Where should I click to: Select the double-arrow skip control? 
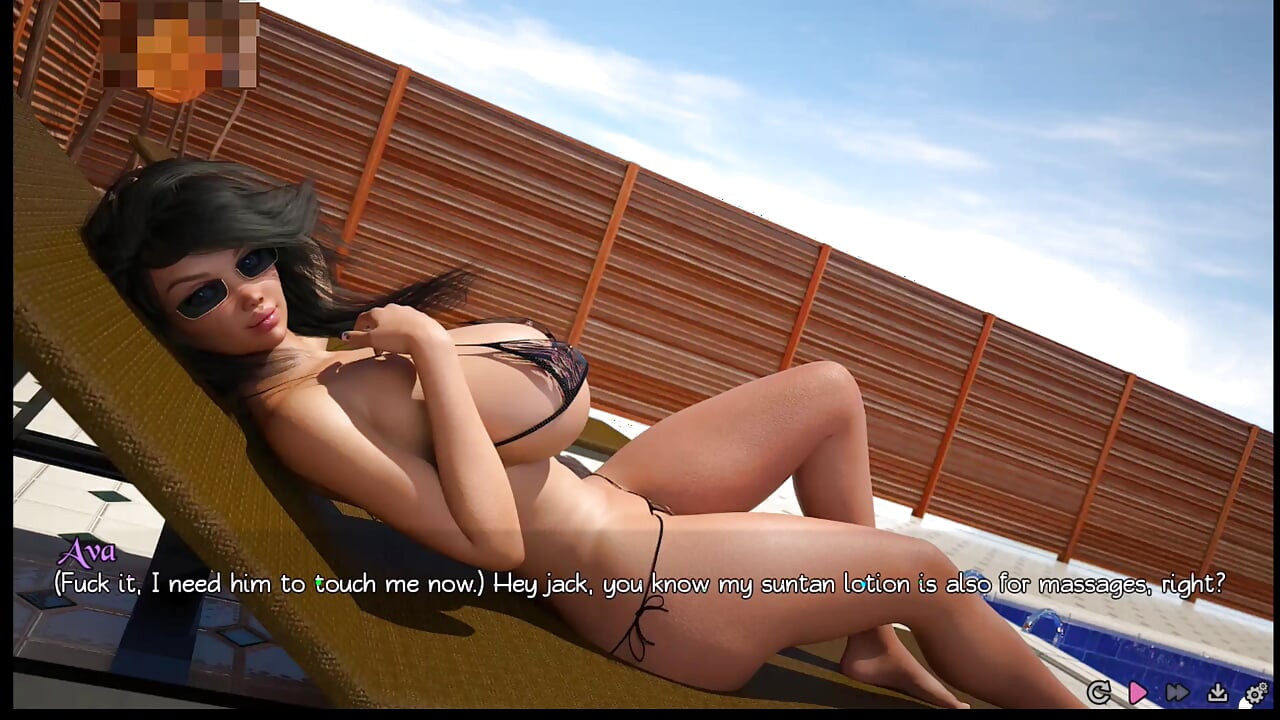pos(1177,692)
